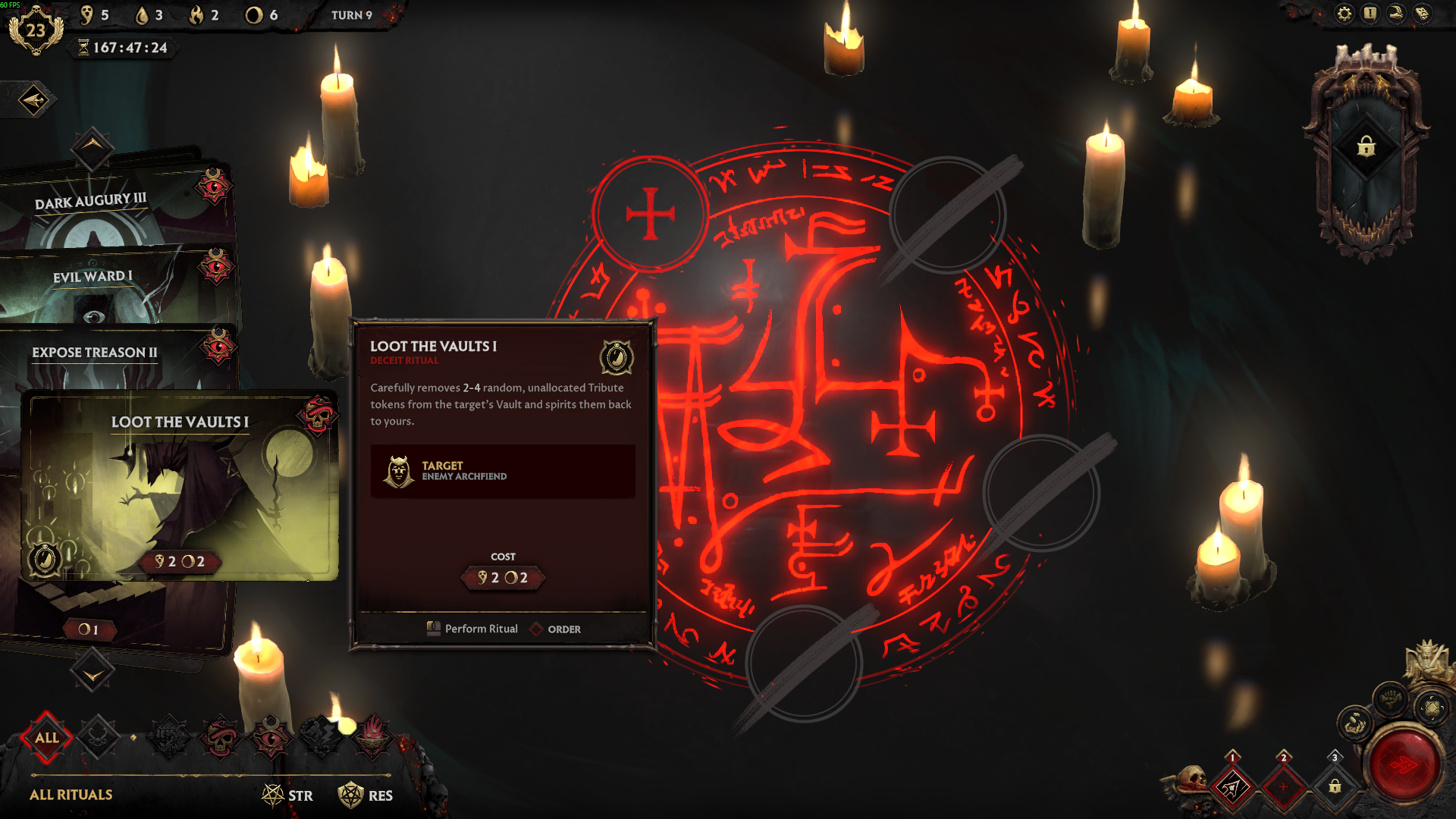Show more rituals with the down arrow
The image size is (1456, 819).
tap(93, 673)
